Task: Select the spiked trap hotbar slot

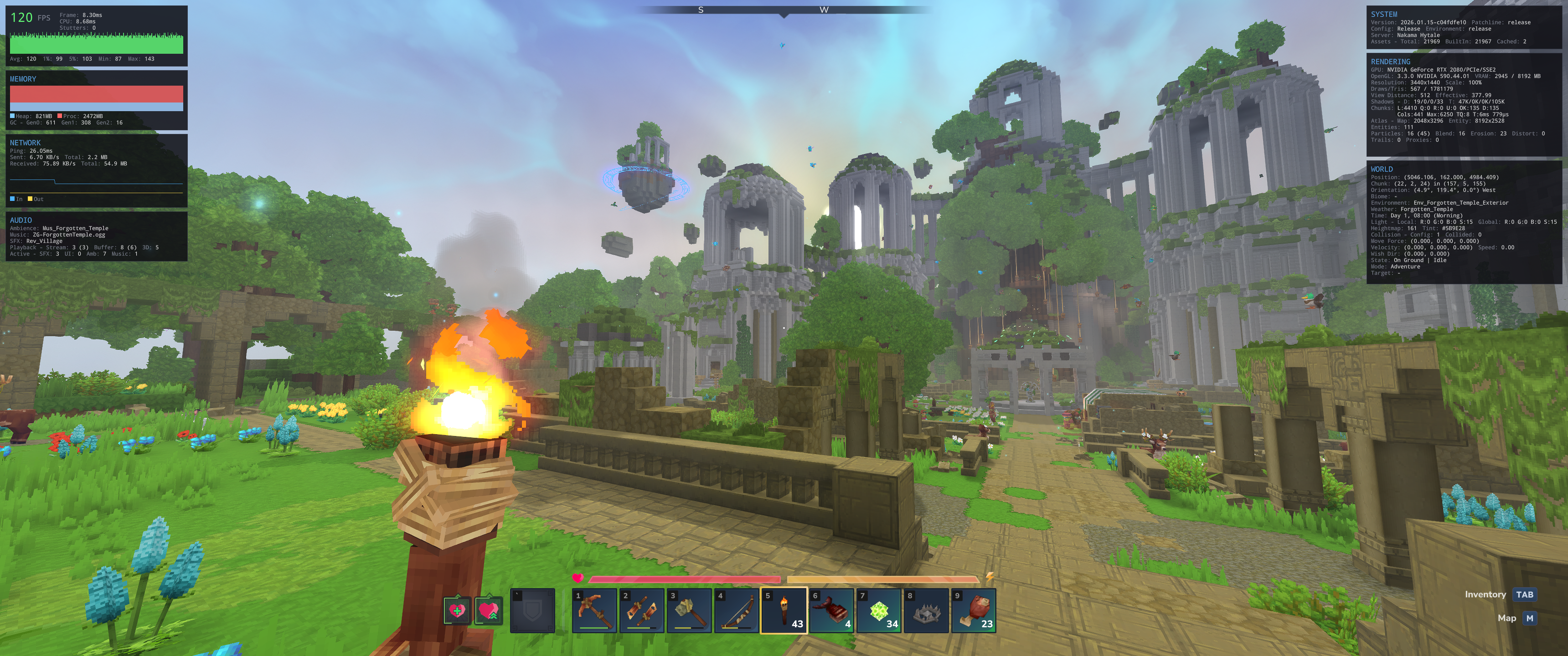Action: pos(926,610)
